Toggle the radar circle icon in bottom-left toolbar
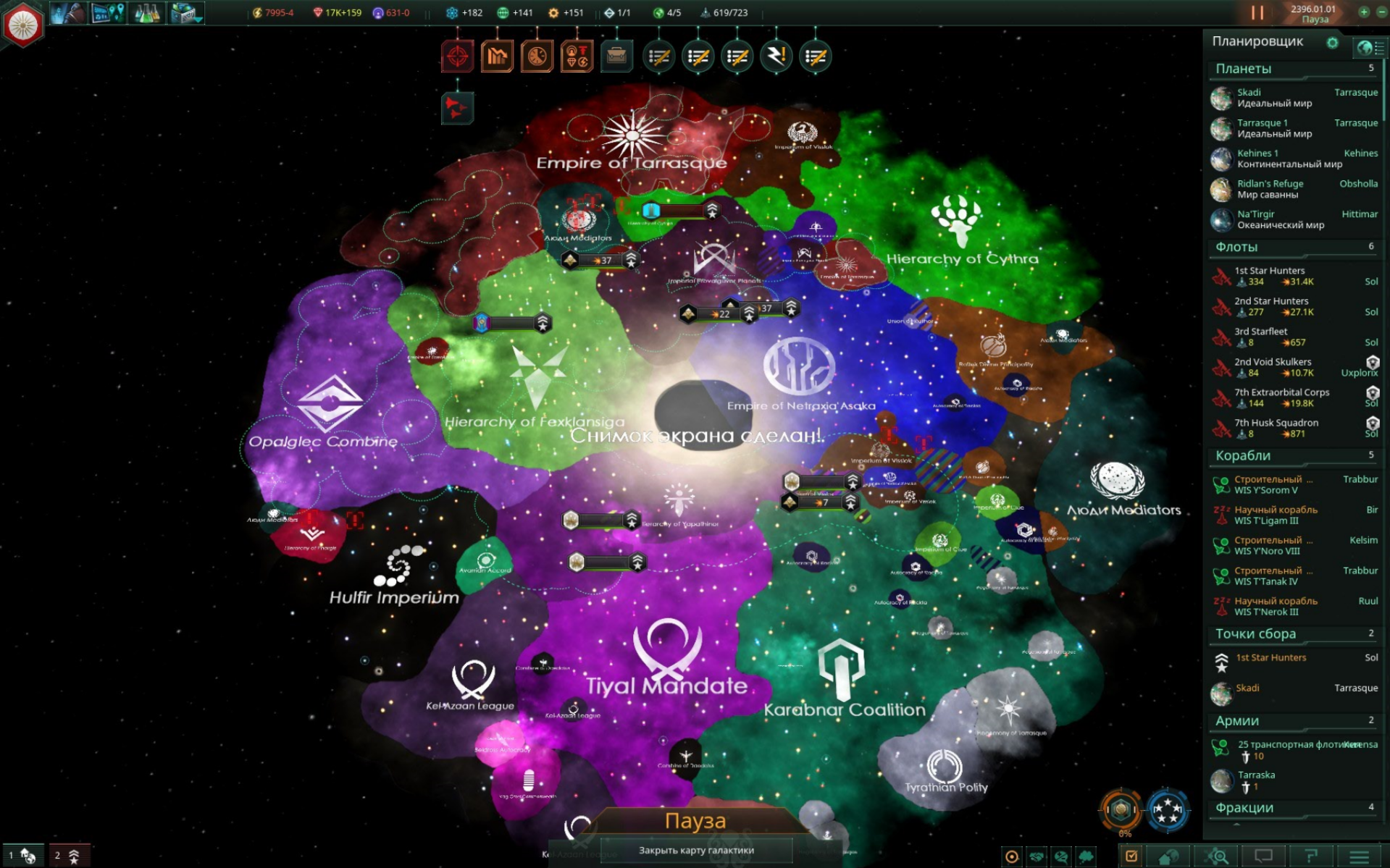The height and width of the screenshot is (868, 1390). pos(1011,858)
